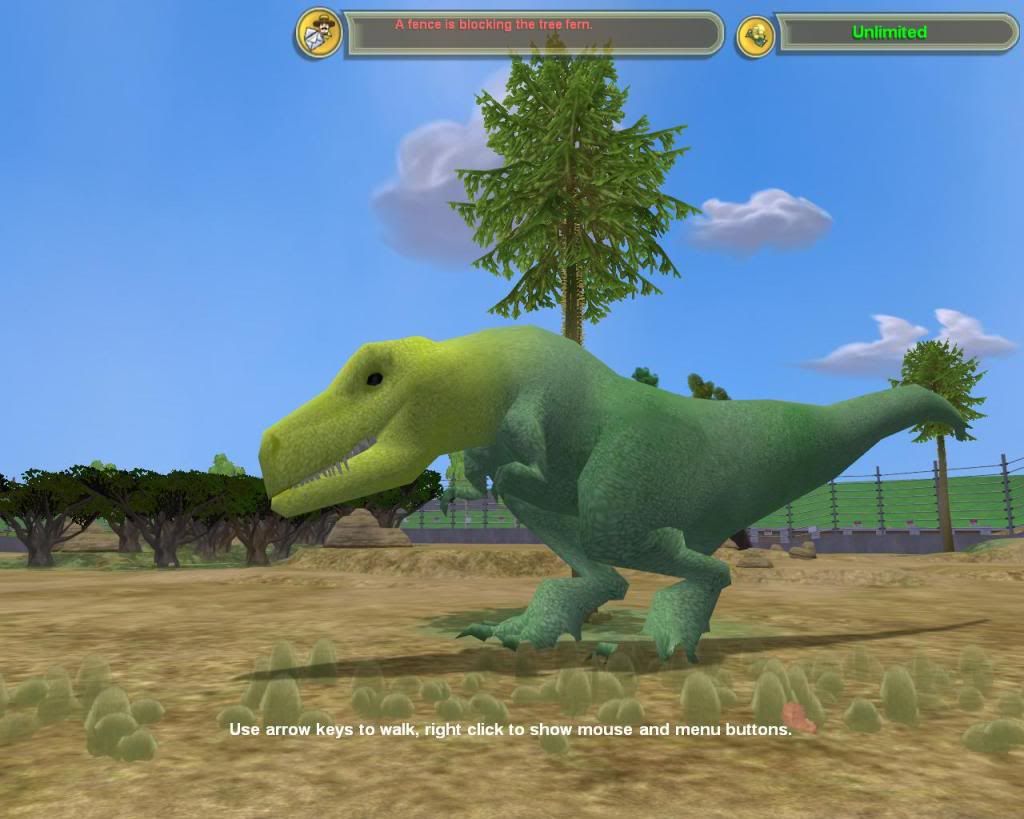Image resolution: width=1024 pixels, height=819 pixels.
Task: Open the zookeeper message icon
Action: 319,33
